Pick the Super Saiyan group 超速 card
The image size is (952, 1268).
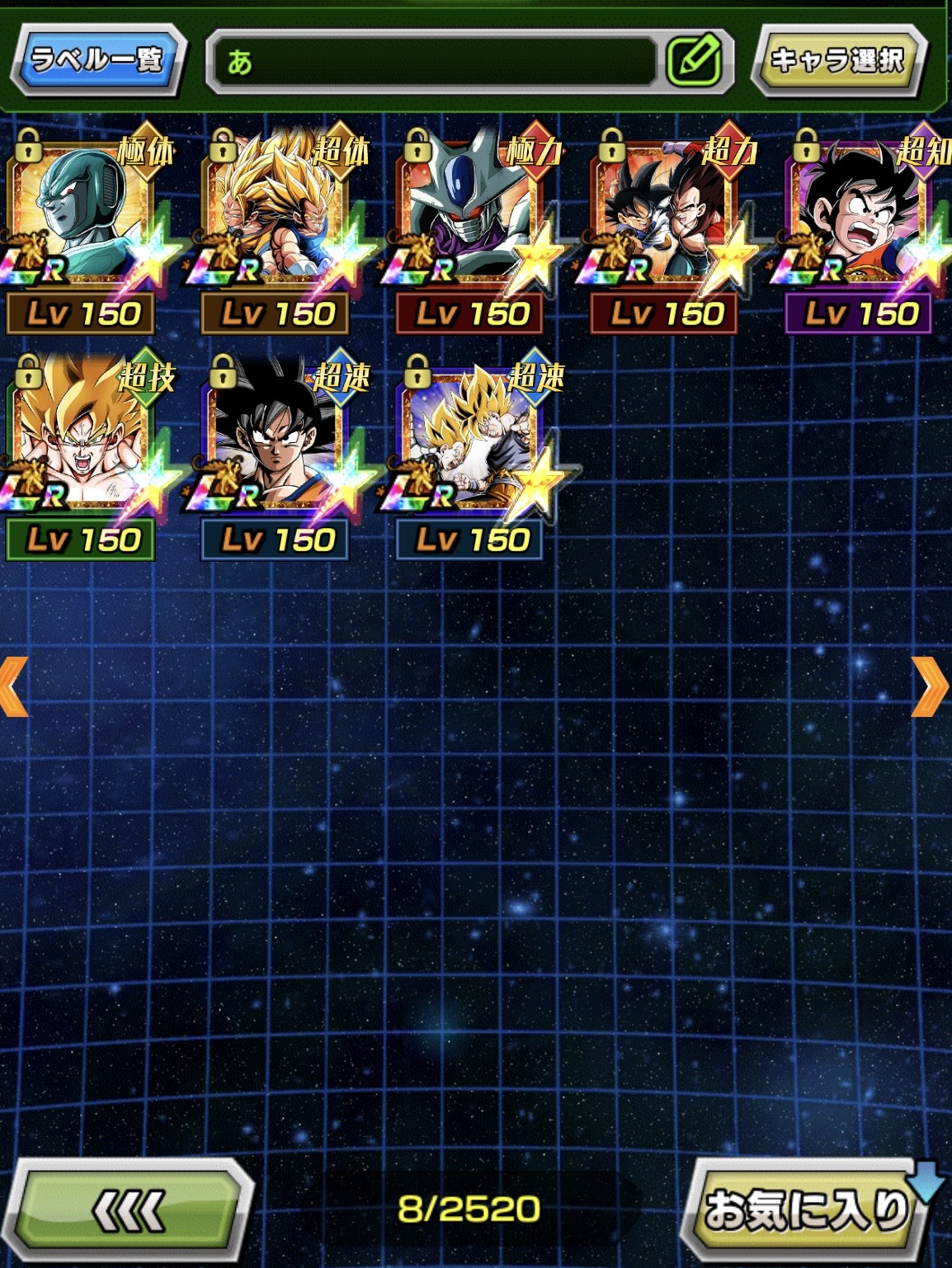tap(472, 441)
